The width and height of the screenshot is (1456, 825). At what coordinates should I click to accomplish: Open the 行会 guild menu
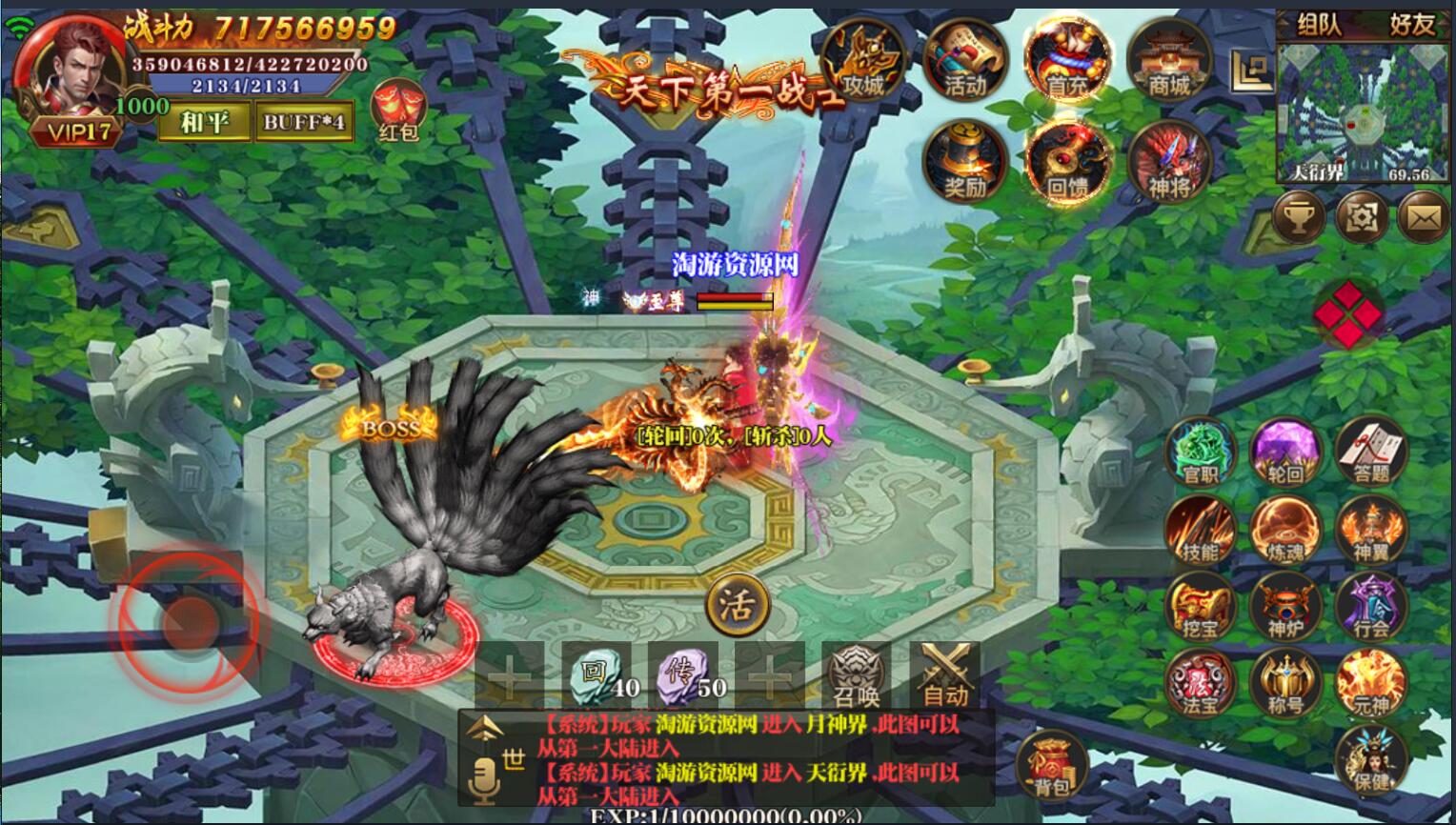pos(1371,607)
